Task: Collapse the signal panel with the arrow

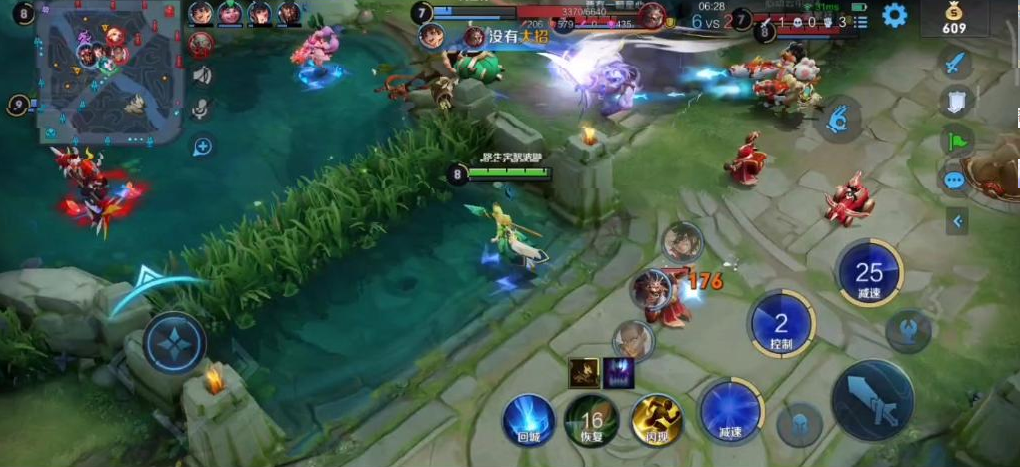Action: pyautogui.click(x=957, y=221)
